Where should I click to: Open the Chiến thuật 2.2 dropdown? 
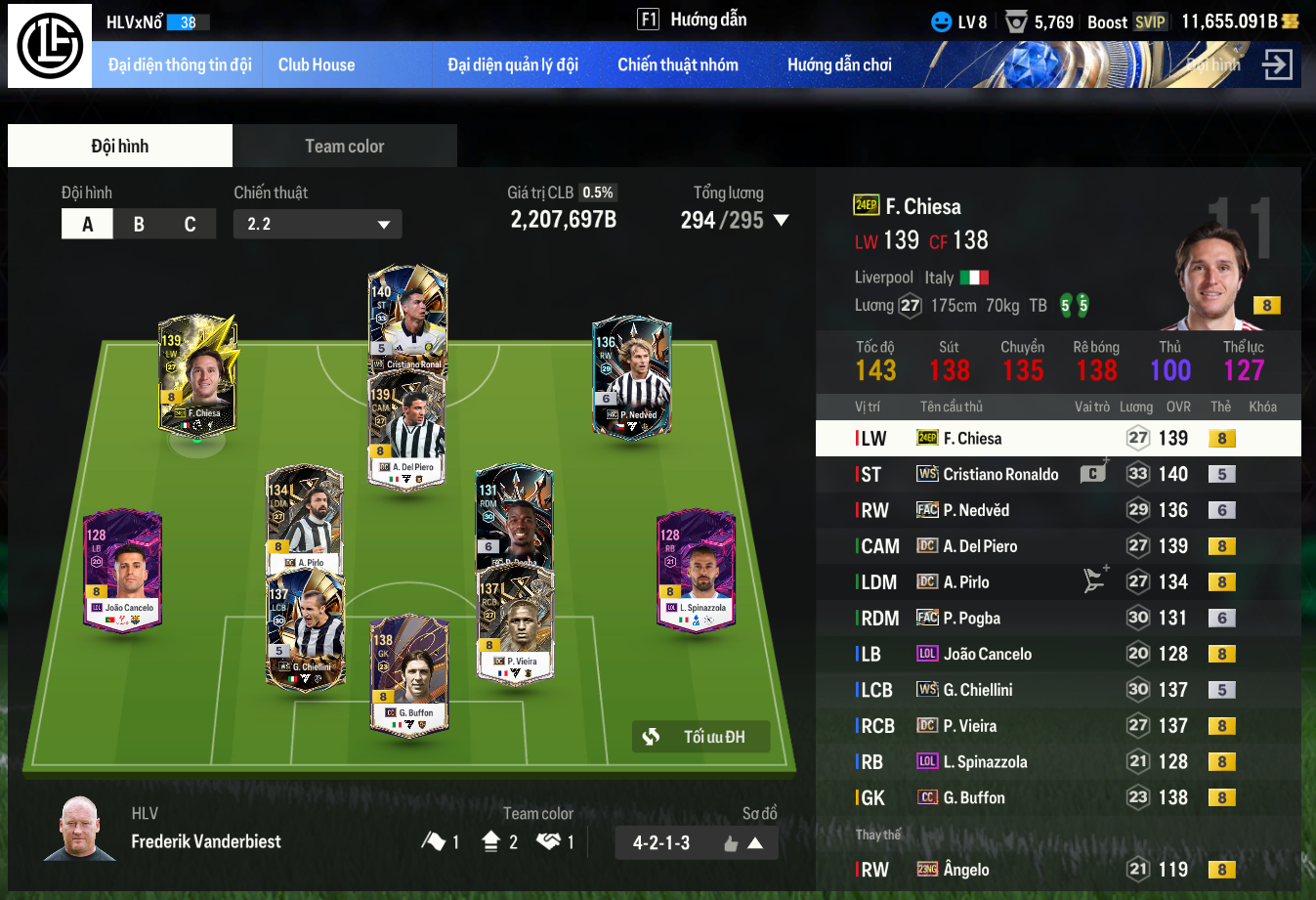click(318, 224)
